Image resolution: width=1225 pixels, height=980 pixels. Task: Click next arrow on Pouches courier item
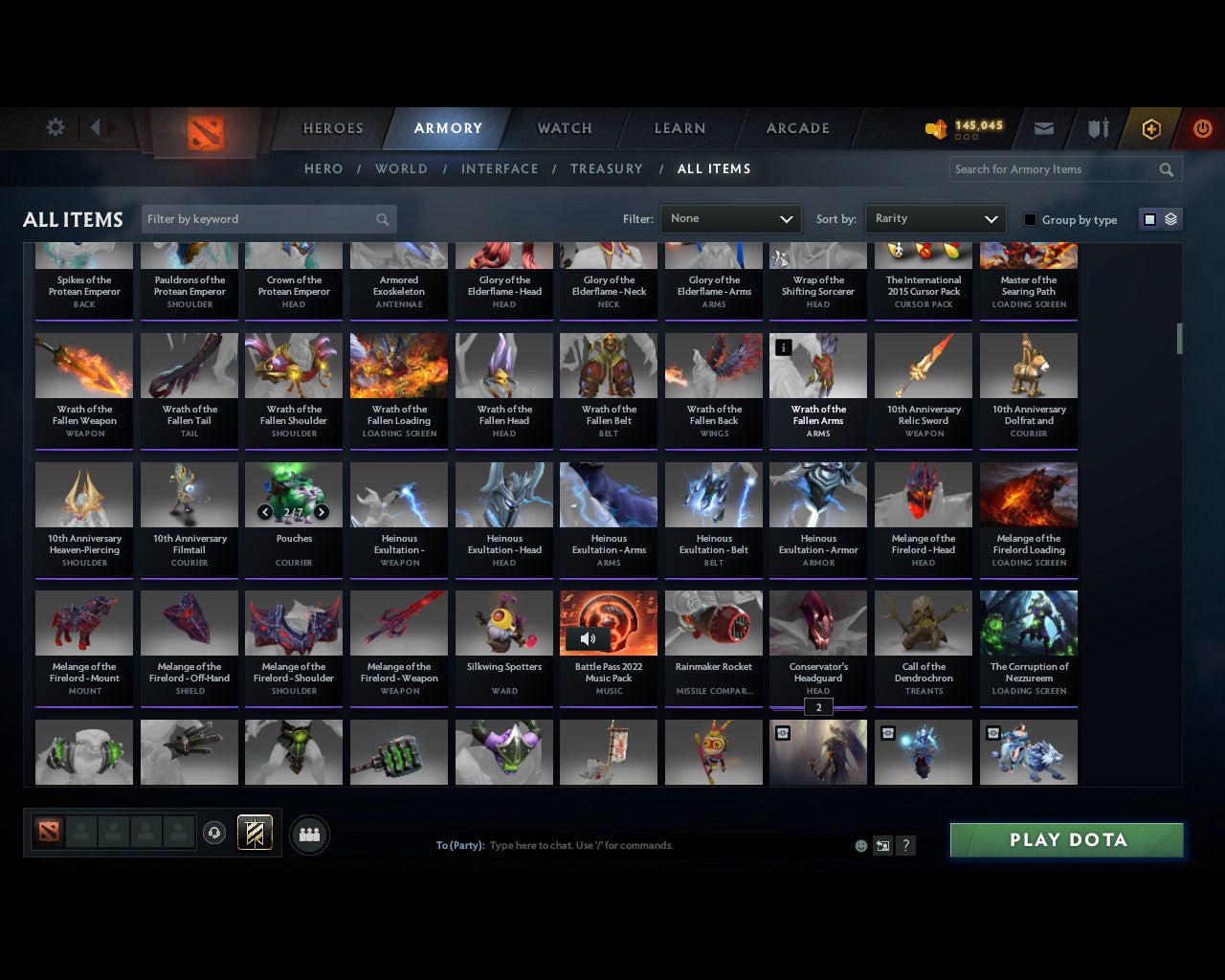tap(321, 512)
